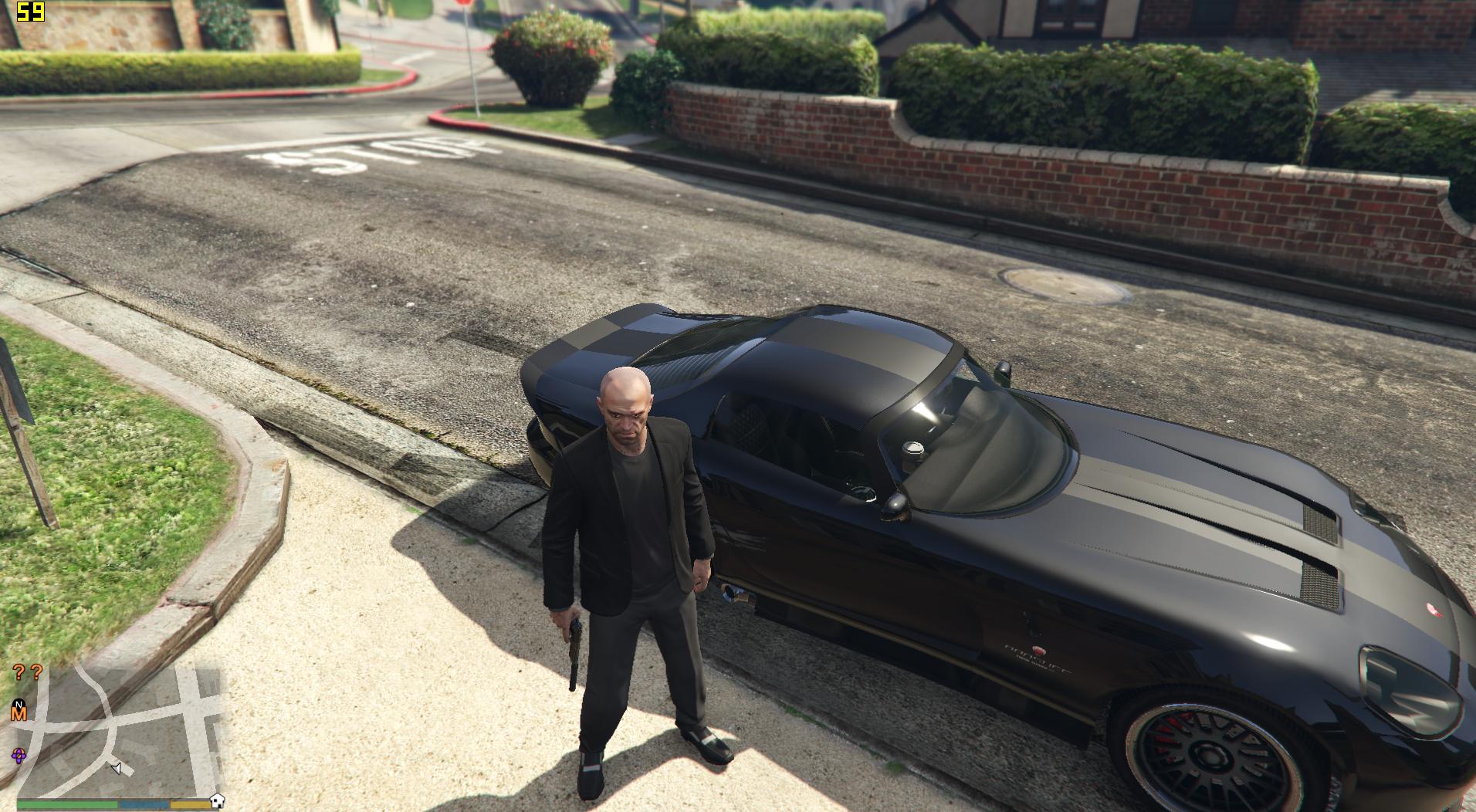
Task: Click the right orange question mark stranger icon
Action: coord(36,673)
